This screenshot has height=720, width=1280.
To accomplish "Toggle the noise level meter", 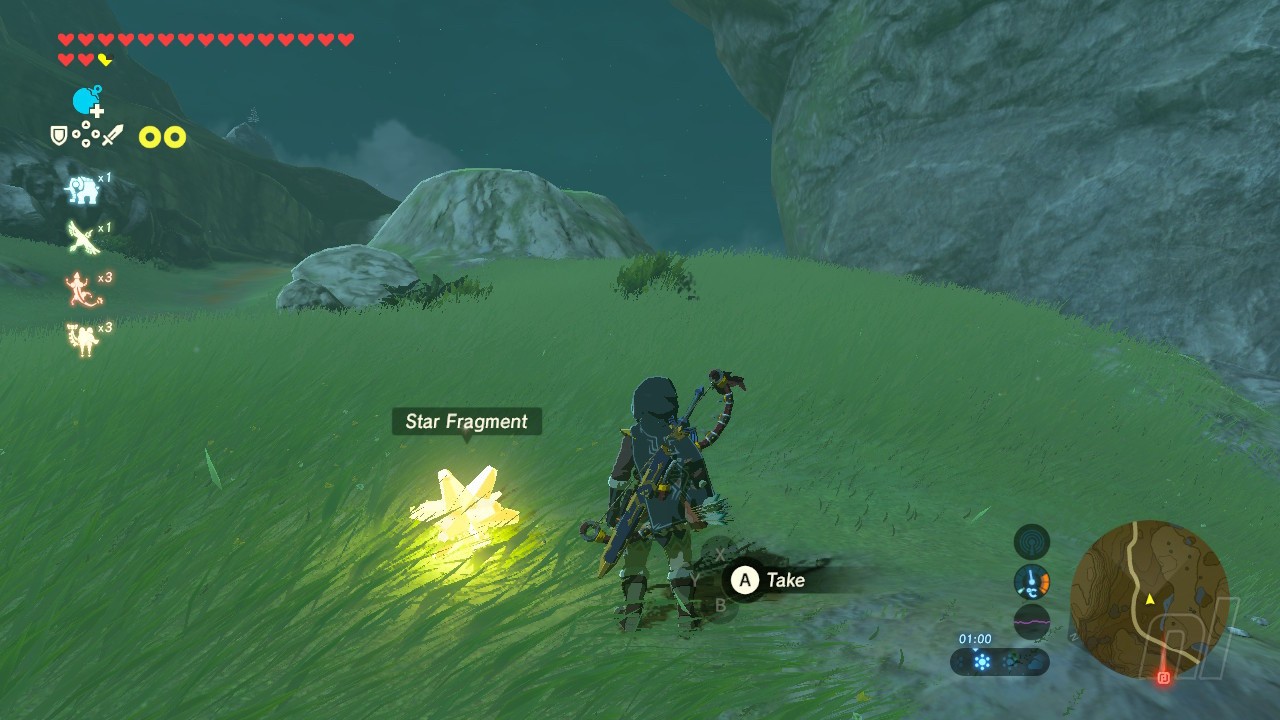I will tap(1032, 623).
